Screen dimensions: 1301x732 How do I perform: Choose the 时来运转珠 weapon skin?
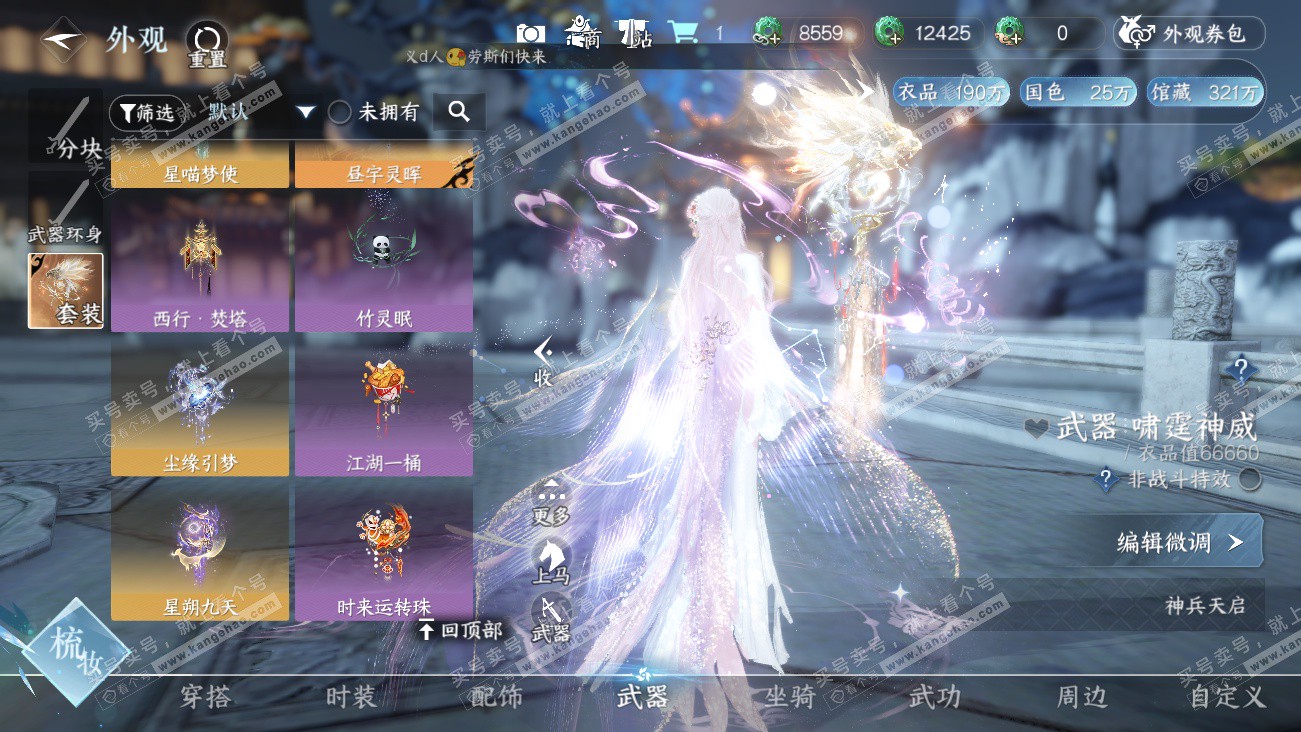384,553
